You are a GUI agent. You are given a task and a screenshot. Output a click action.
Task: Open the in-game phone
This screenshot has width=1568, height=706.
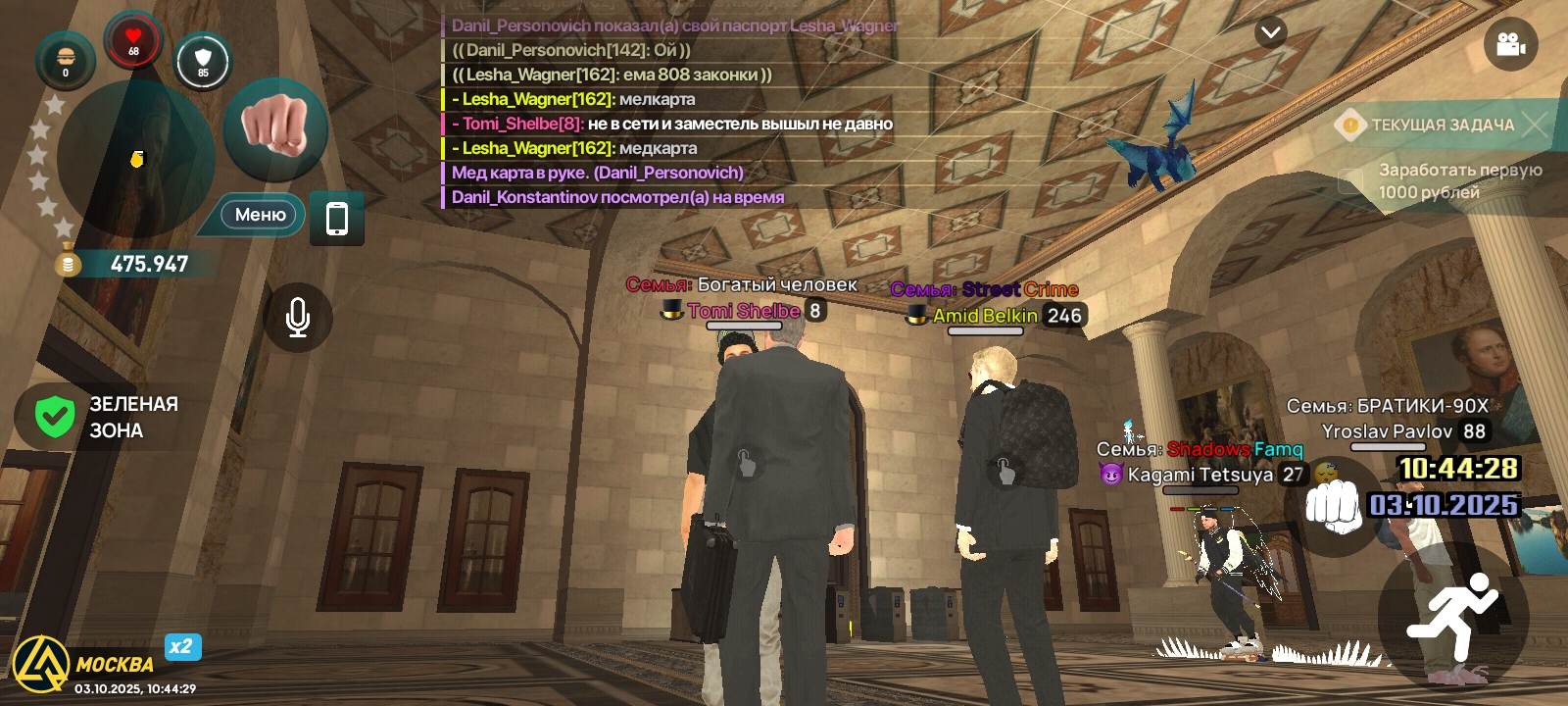coord(337,220)
